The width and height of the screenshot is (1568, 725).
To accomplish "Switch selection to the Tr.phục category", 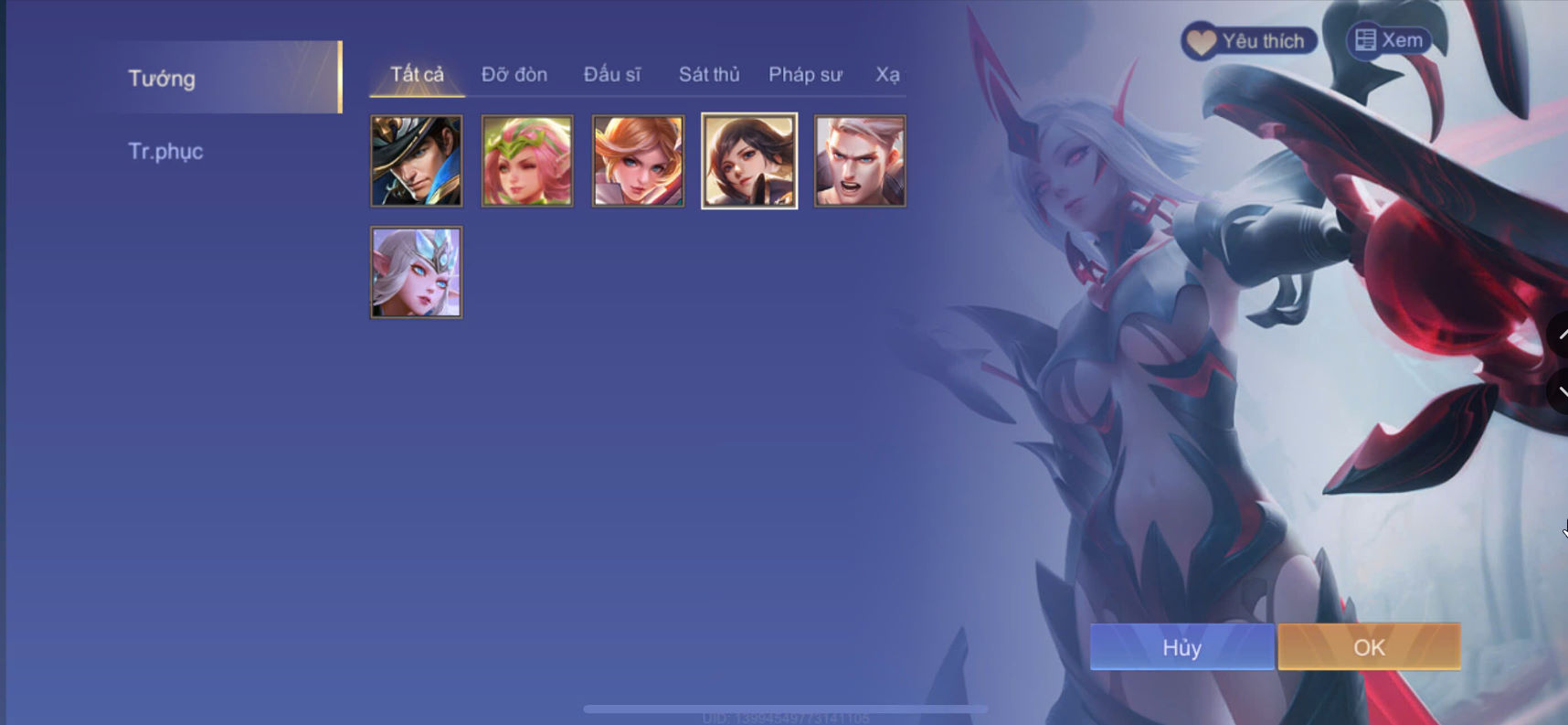I will click(165, 152).
